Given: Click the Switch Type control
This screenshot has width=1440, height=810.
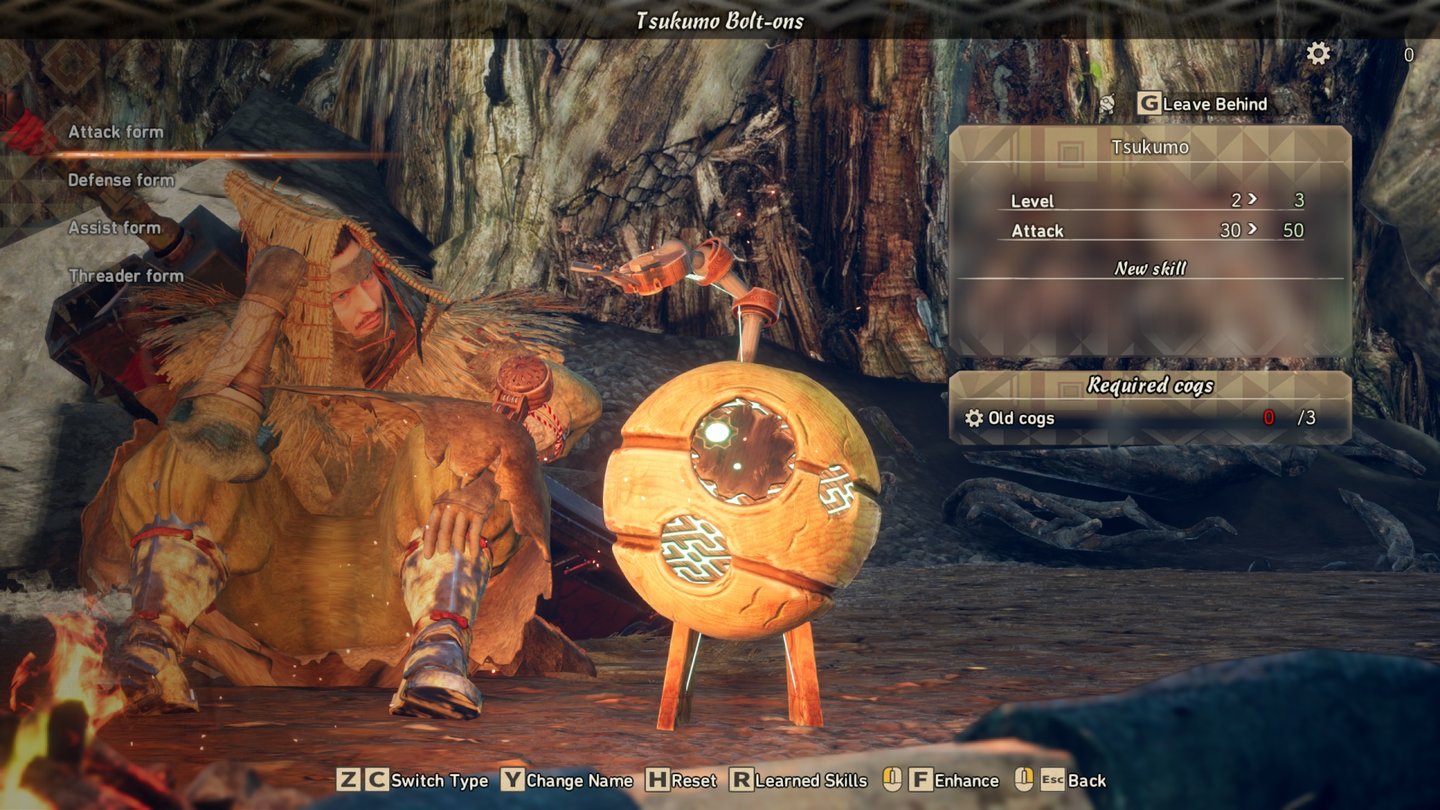Looking at the screenshot, I should (412, 781).
